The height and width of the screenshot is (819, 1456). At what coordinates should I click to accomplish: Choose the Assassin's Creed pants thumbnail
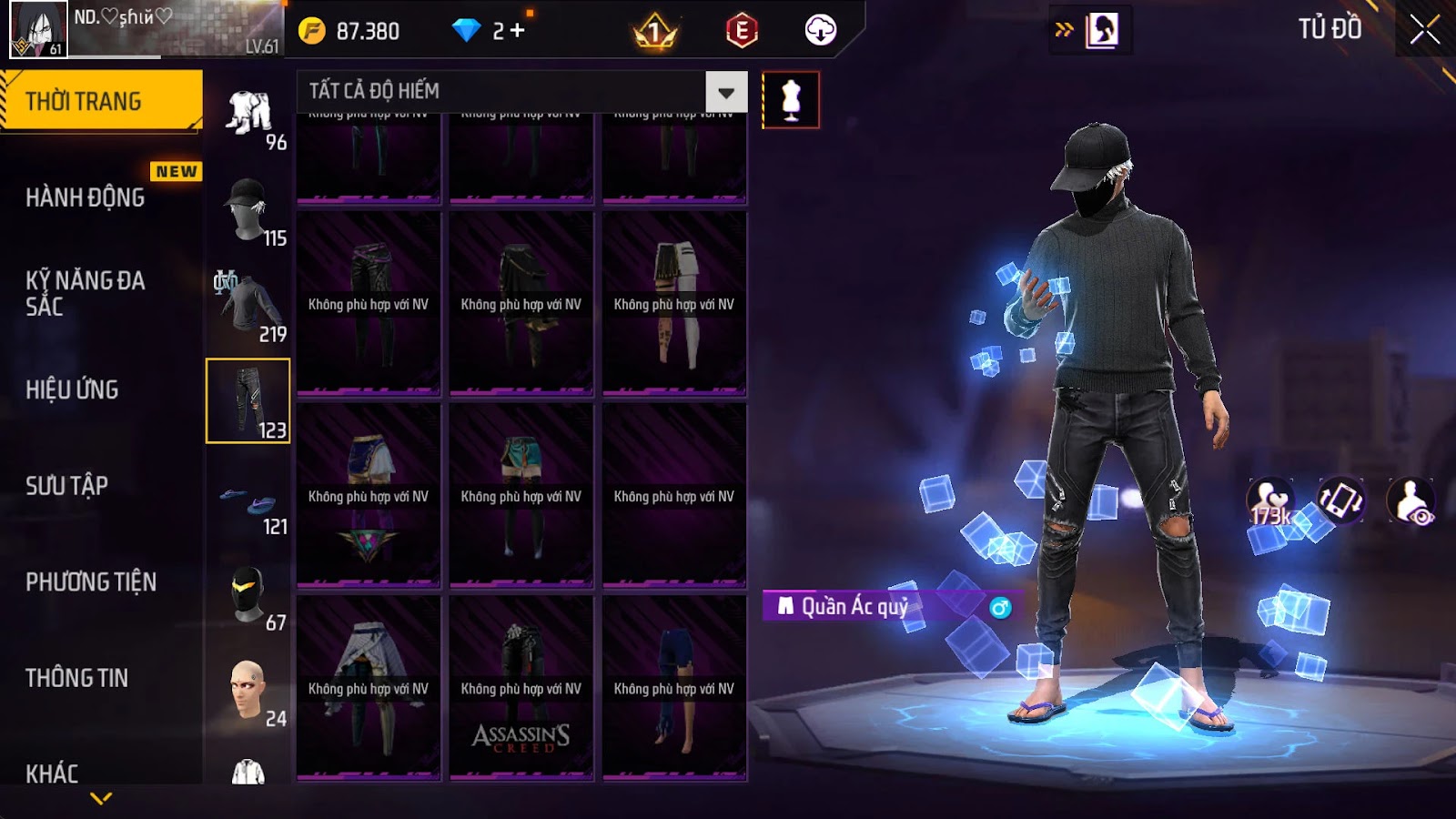521,688
